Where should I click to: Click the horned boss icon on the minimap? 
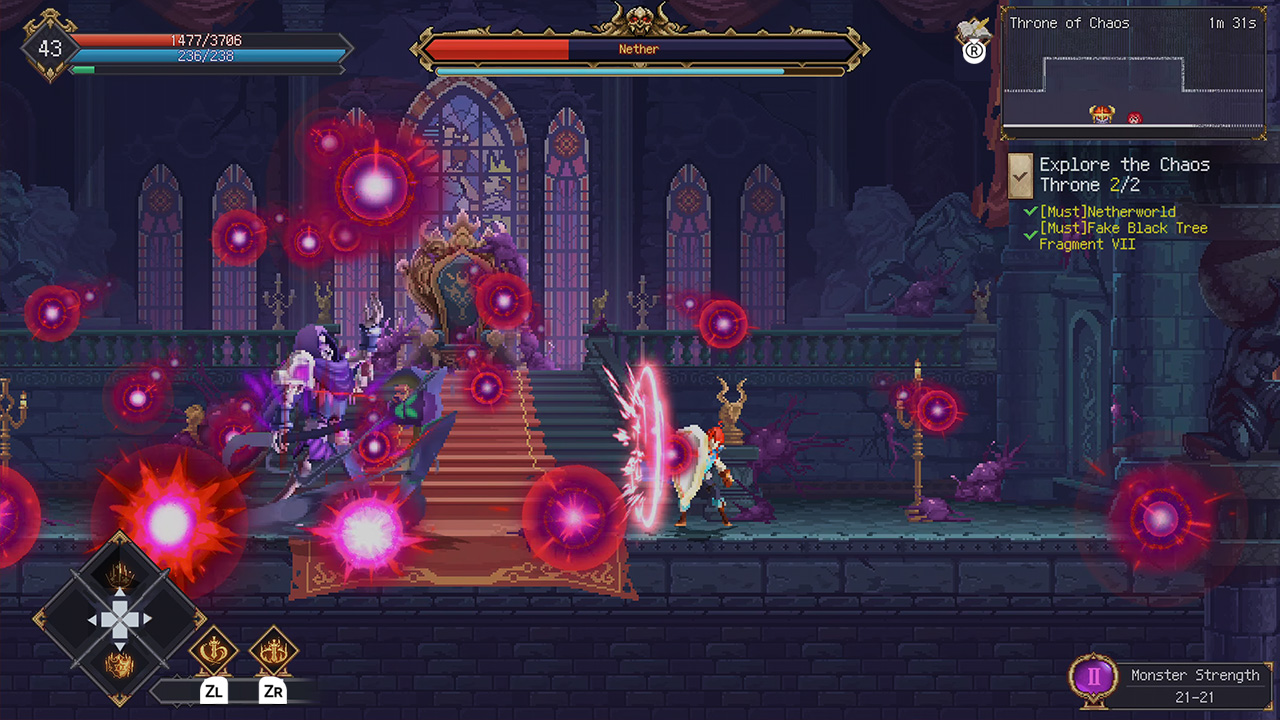tap(1101, 113)
